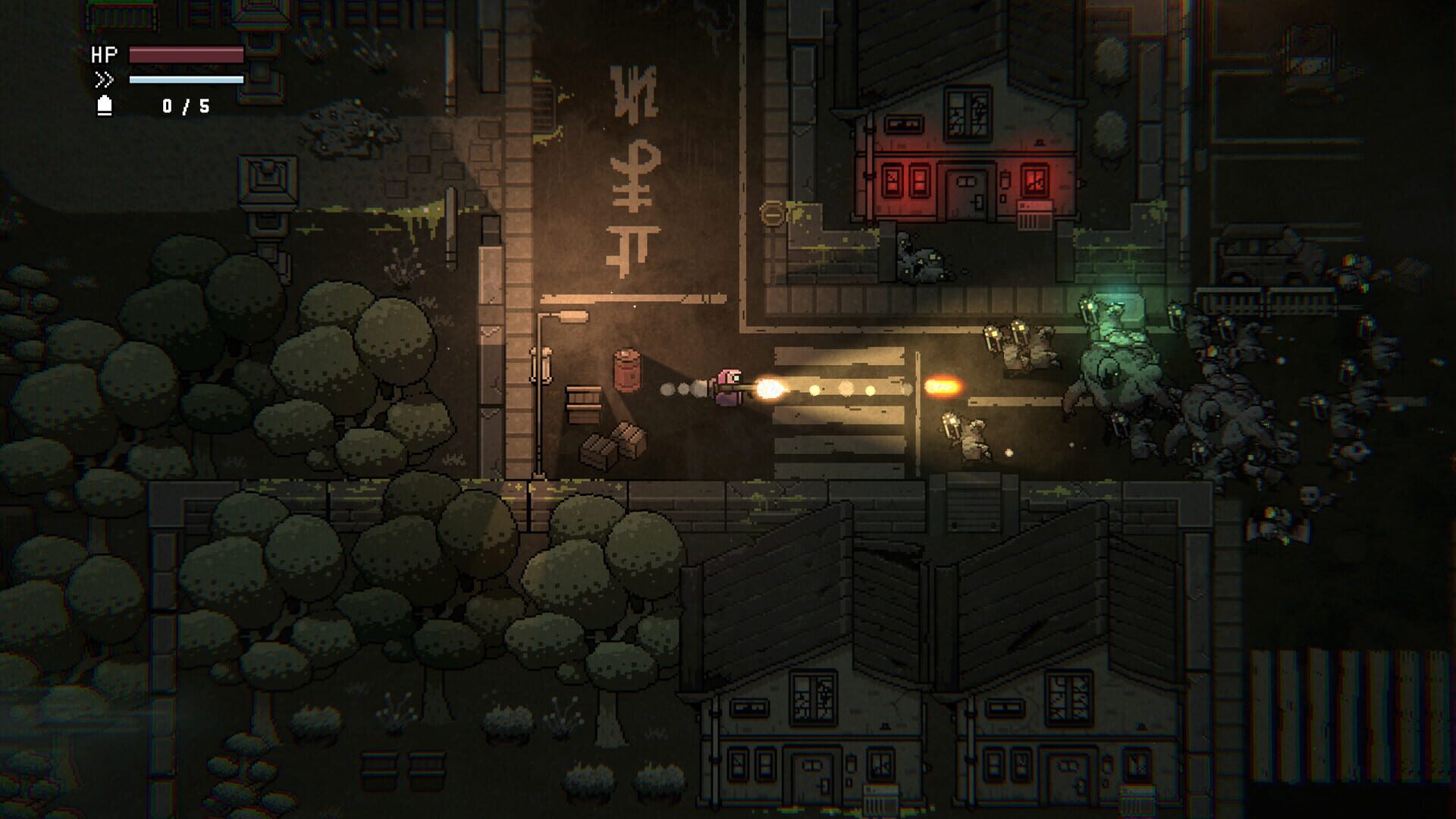Click the double-chevron stamina icon
1456x819 pixels.
click(x=106, y=79)
